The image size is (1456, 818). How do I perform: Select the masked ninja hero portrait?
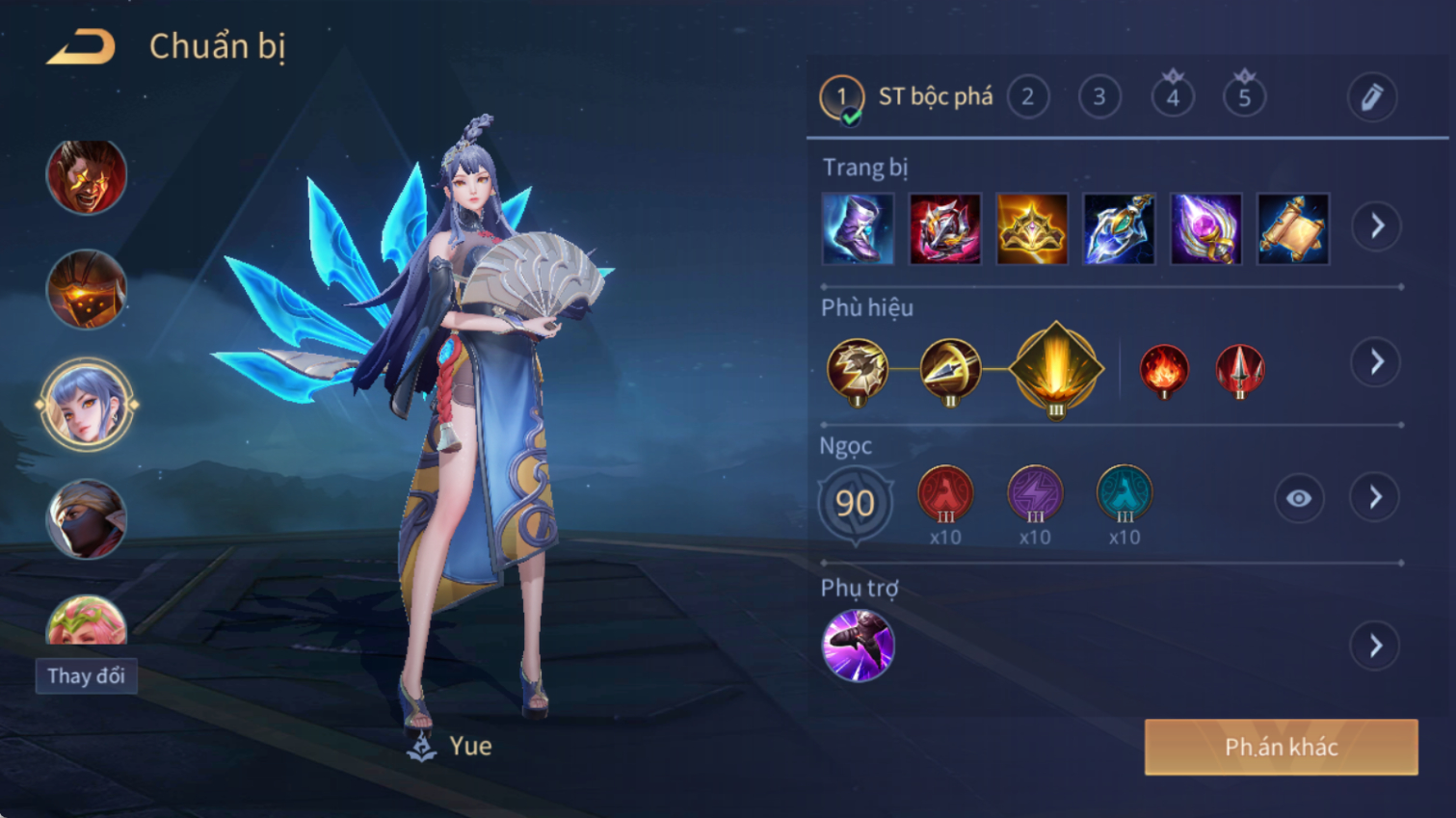pos(87,520)
